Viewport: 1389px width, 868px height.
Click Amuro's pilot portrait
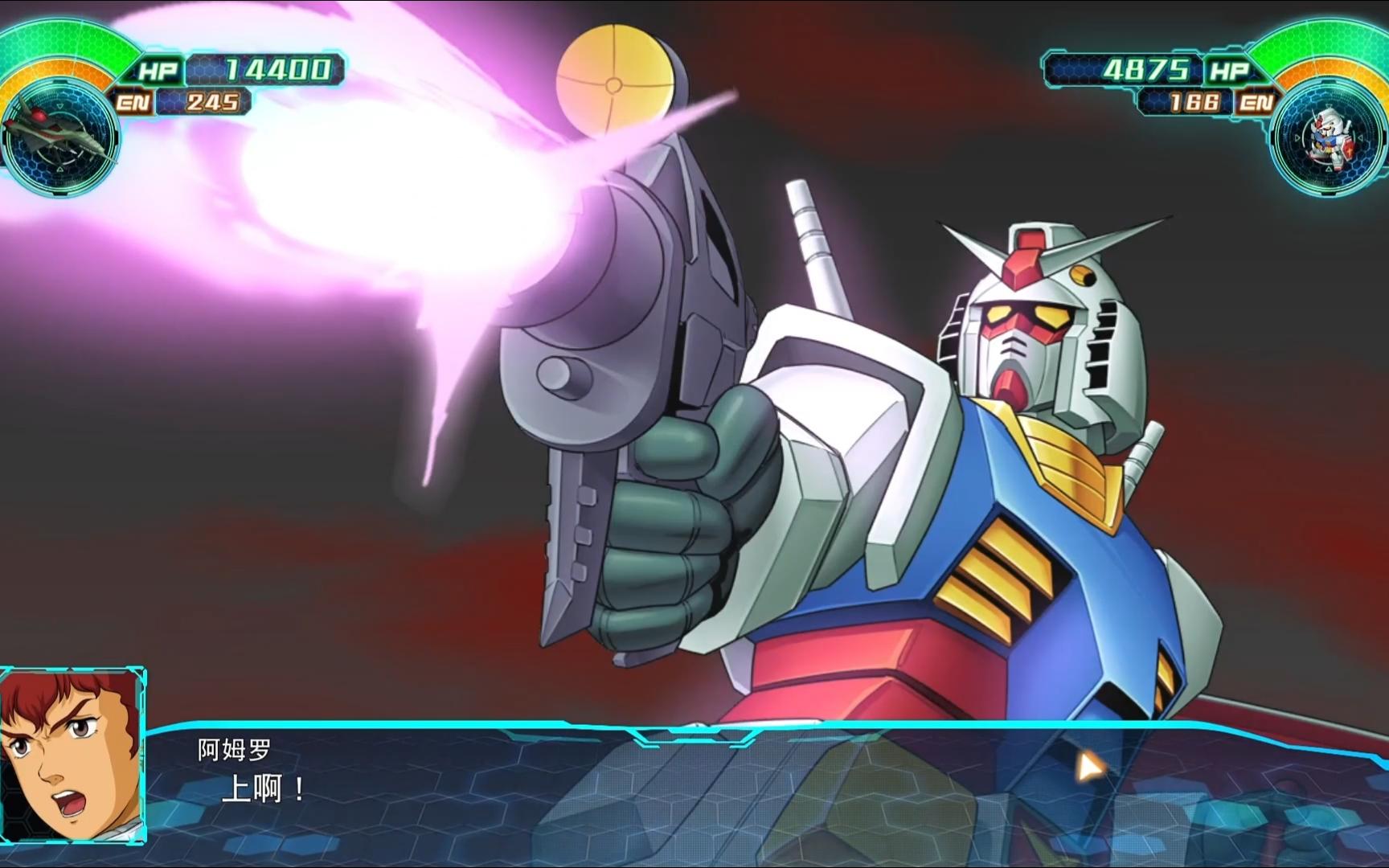tap(72, 755)
